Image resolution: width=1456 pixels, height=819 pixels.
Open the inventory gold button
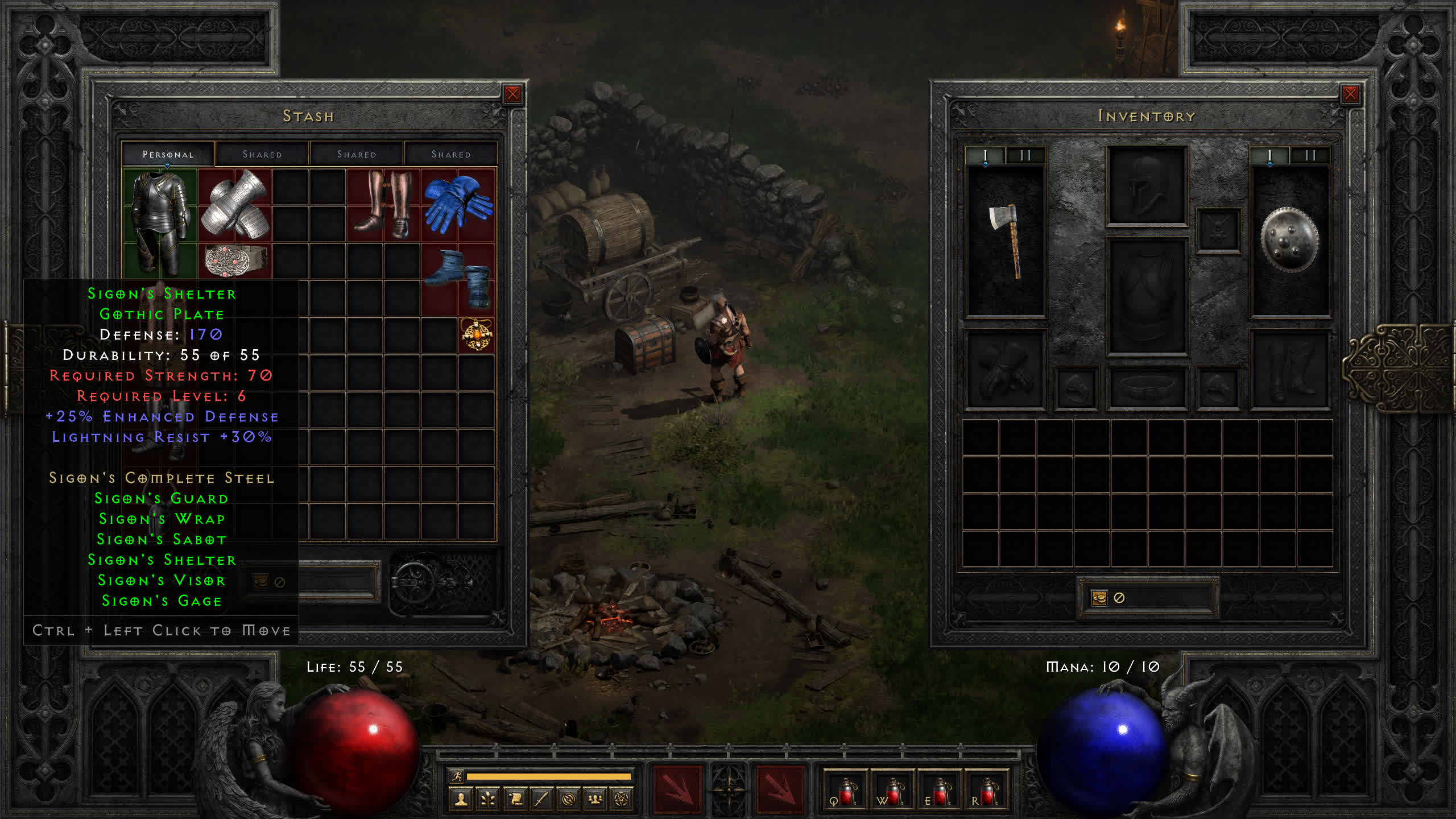click(x=1099, y=598)
